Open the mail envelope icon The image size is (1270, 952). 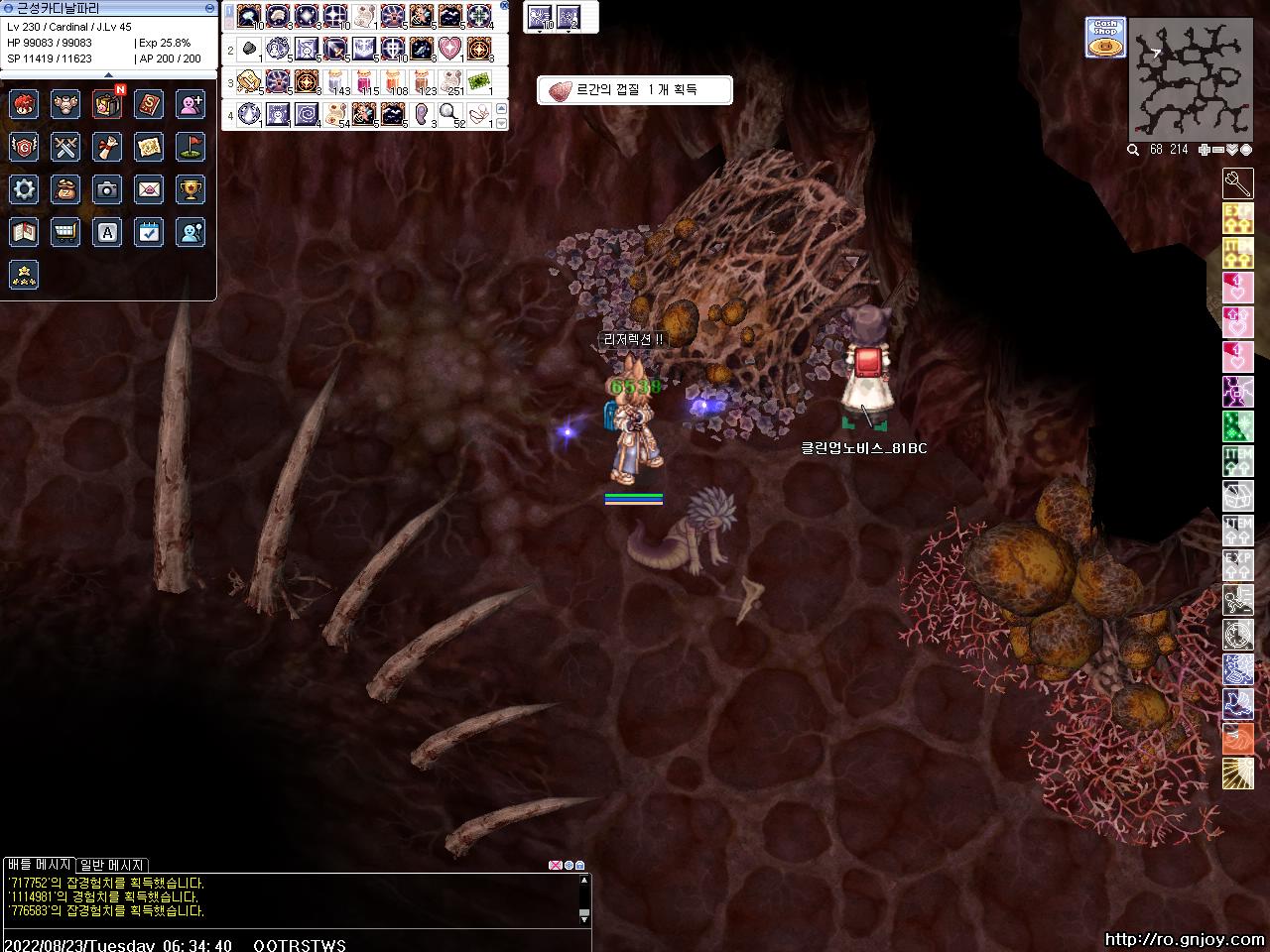point(149,189)
